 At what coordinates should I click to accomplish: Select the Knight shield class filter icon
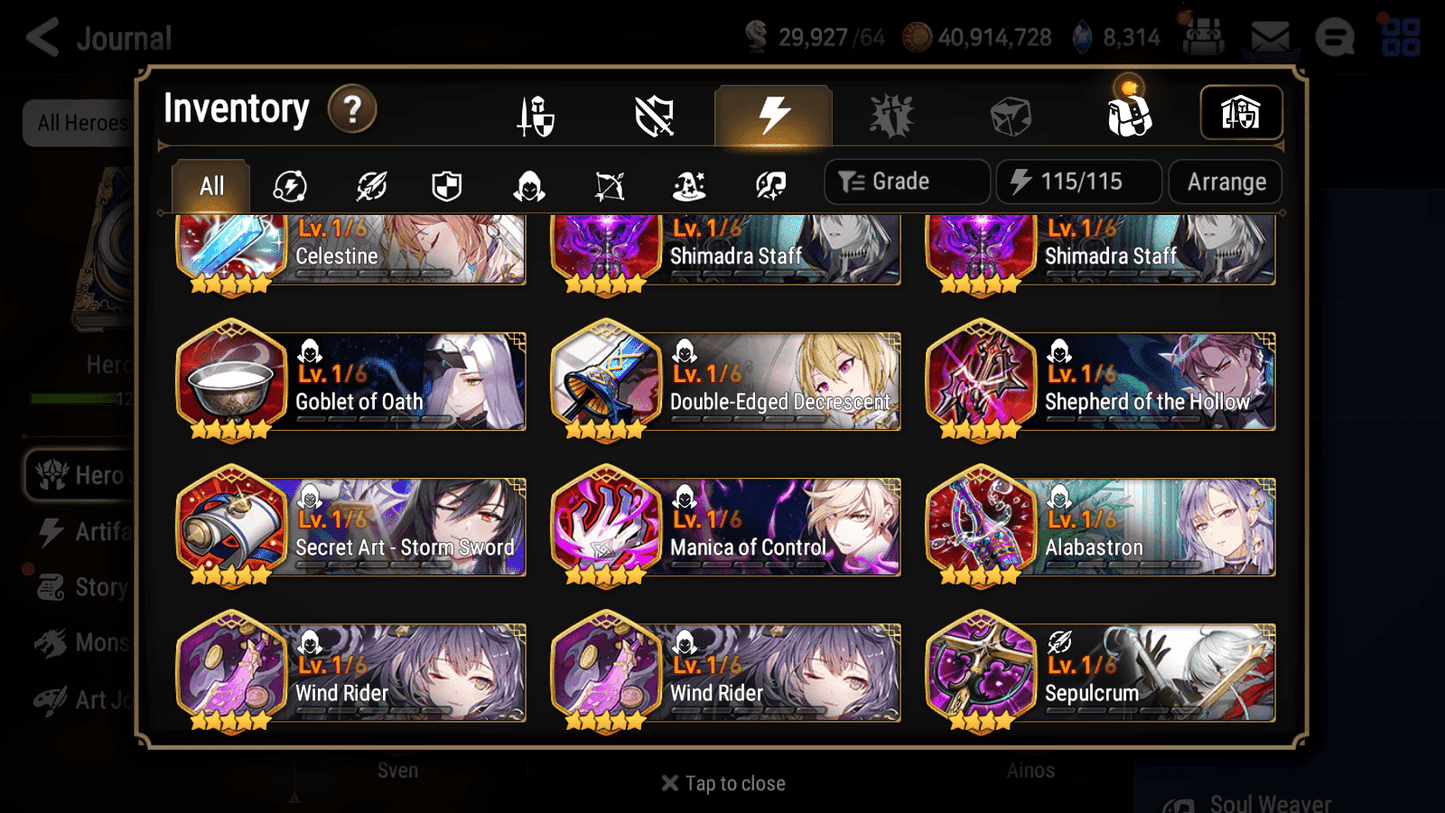tap(446, 185)
